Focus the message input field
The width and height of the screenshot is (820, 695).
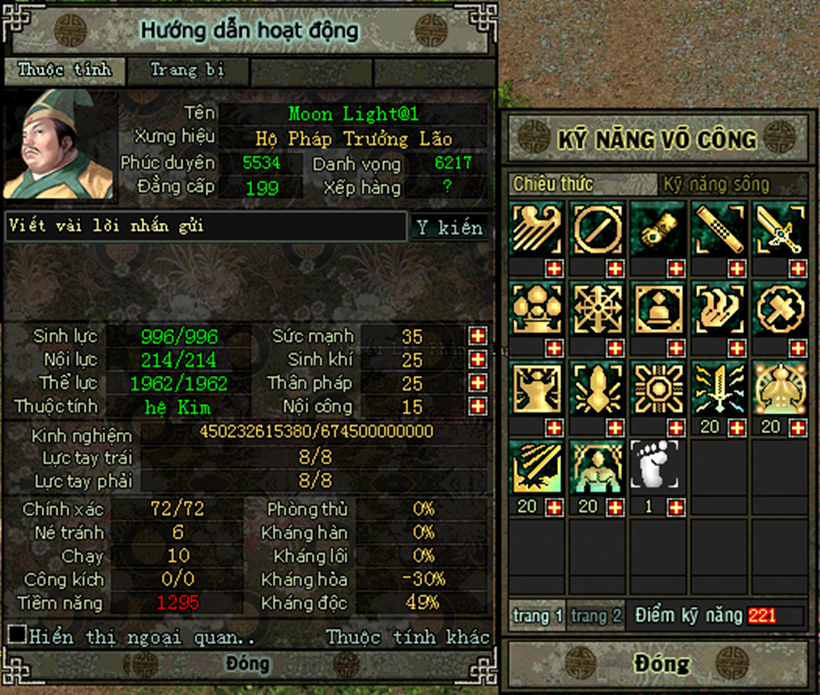(x=206, y=227)
